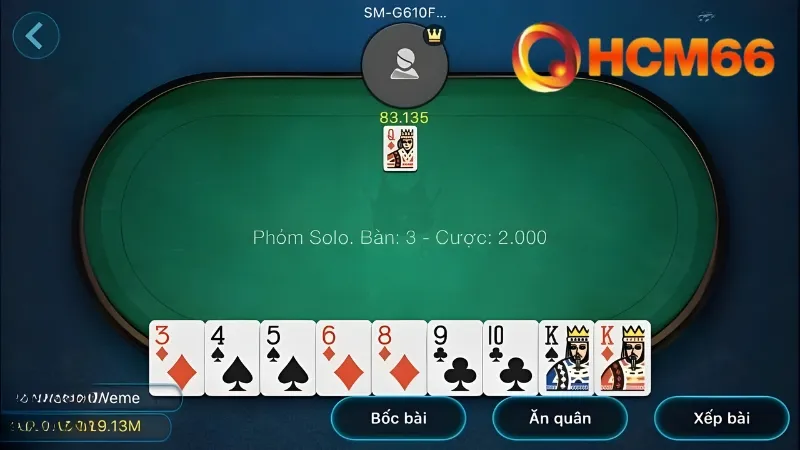Screen dimensions: 800x450
Task: Sort the hand with Xếp bài
Action: [x=721, y=418]
